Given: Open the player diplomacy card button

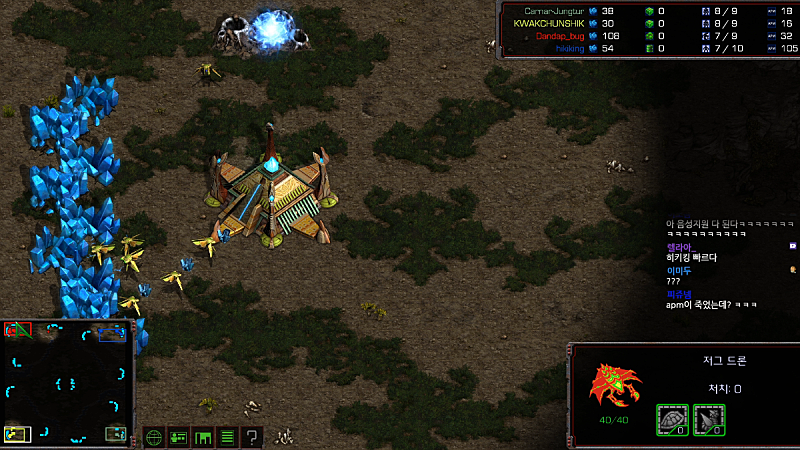Looking at the screenshot, I should (179, 437).
